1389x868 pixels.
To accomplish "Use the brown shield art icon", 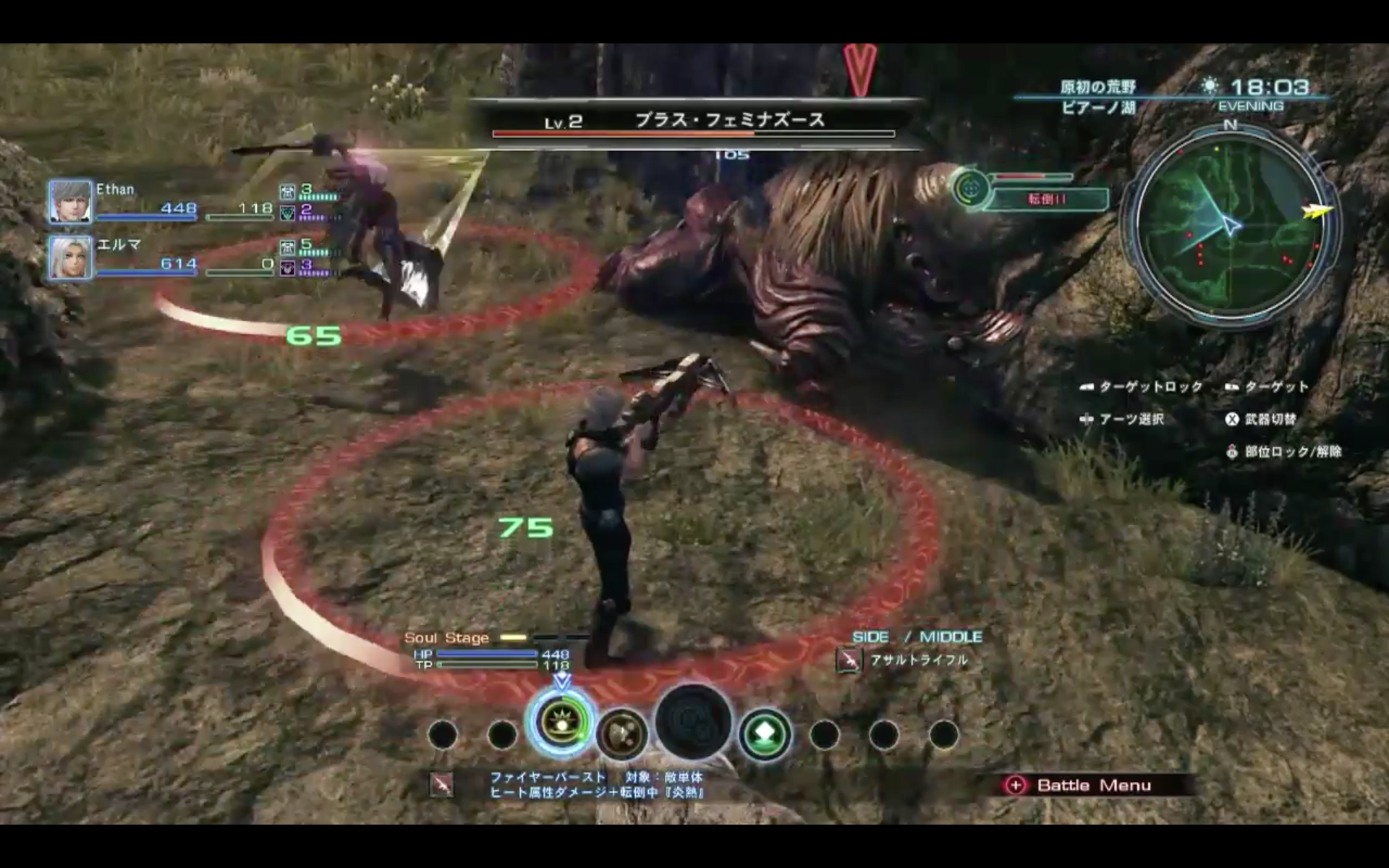I will (x=621, y=734).
